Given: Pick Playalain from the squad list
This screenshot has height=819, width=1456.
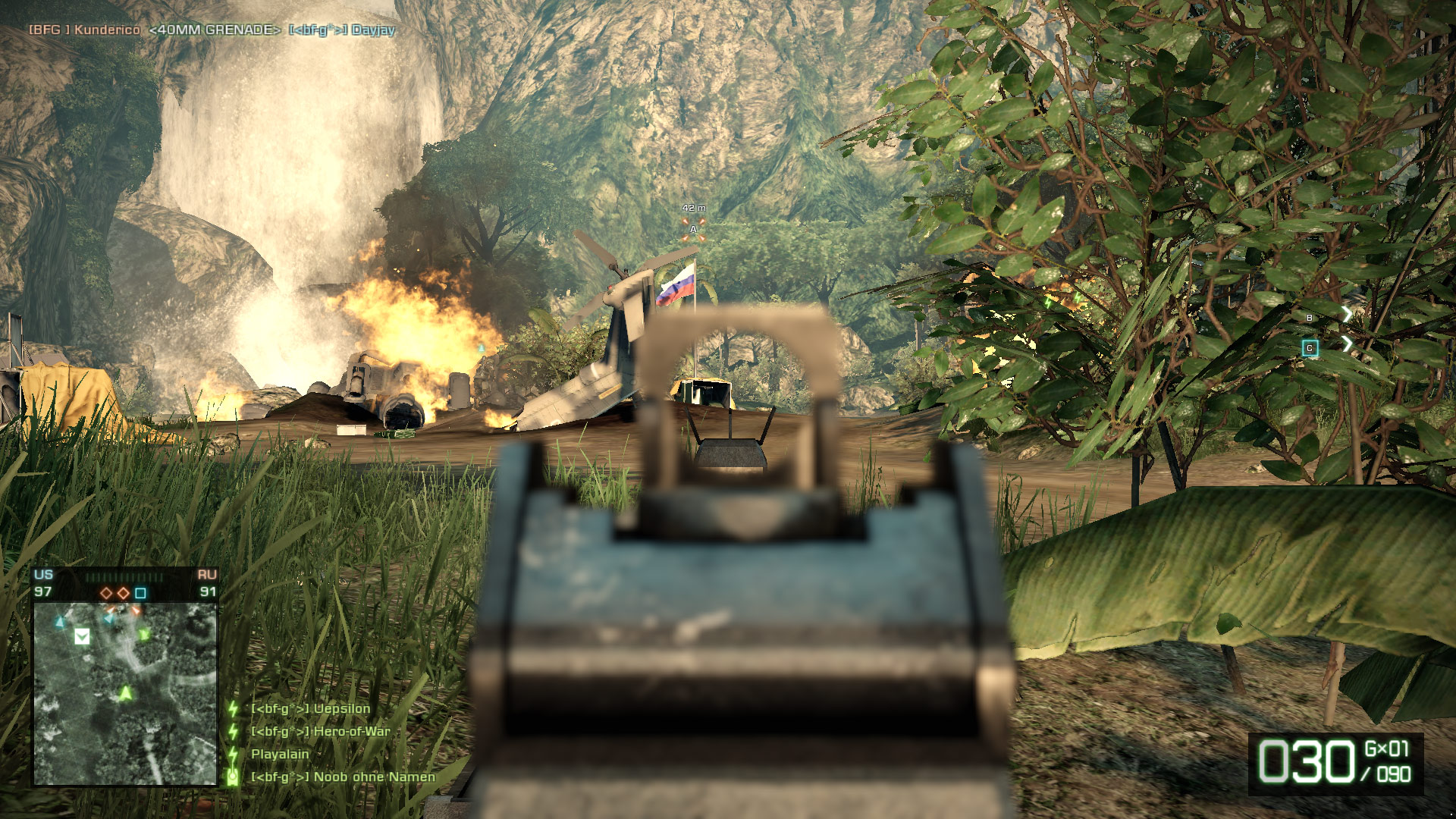Looking at the screenshot, I should coord(280,755).
